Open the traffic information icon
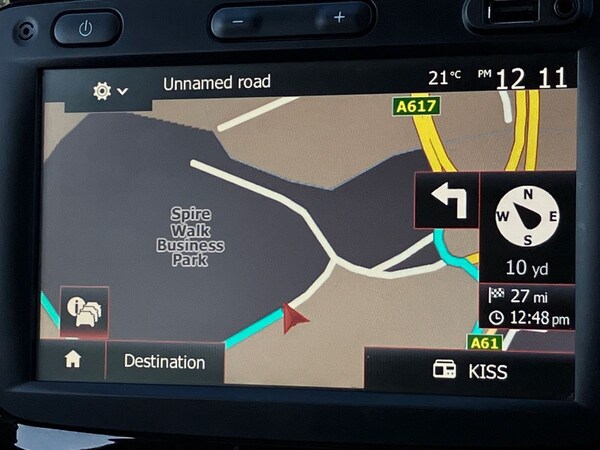 [x=84, y=312]
